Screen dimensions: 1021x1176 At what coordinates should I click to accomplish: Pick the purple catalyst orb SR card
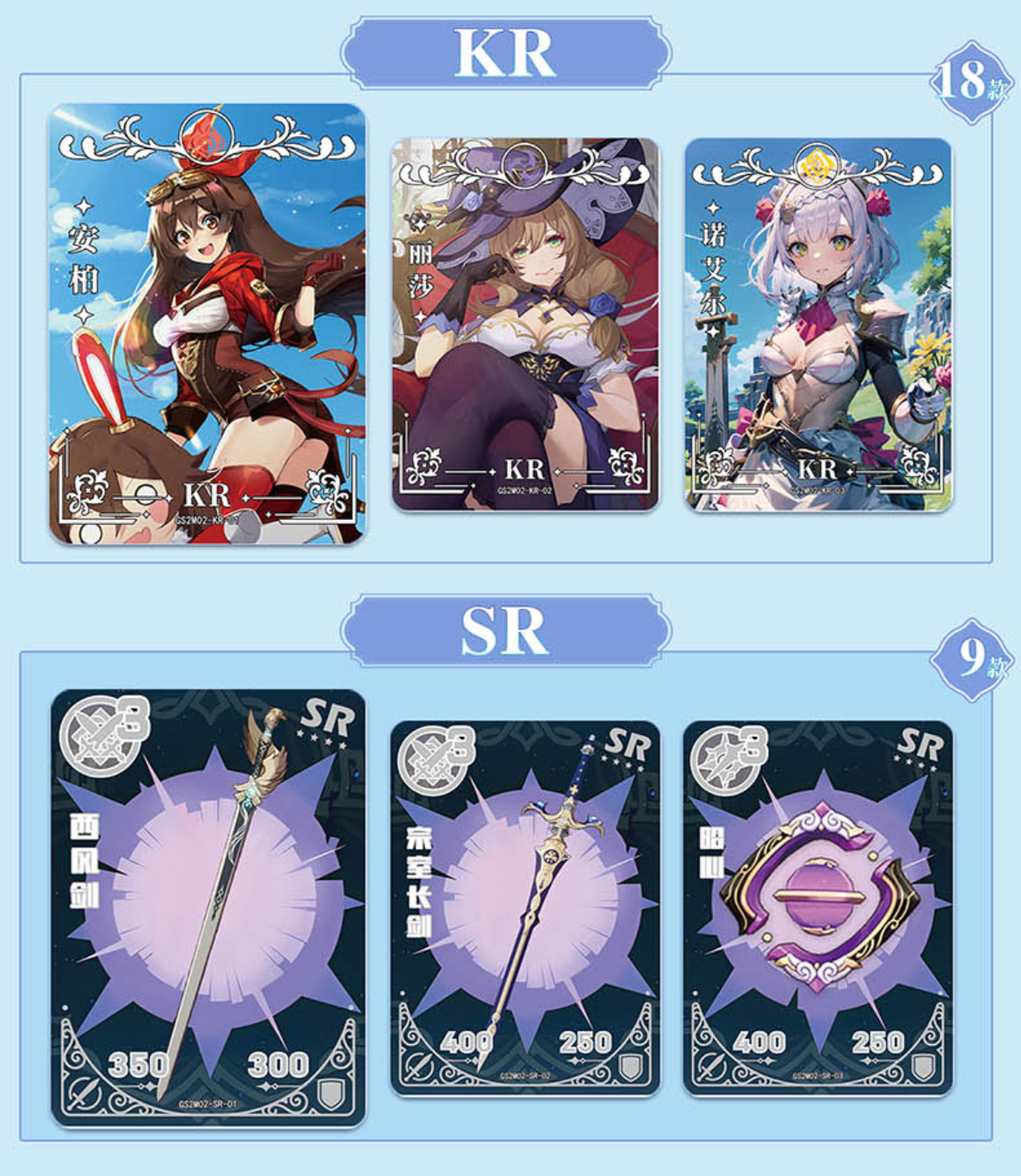[x=818, y=907]
